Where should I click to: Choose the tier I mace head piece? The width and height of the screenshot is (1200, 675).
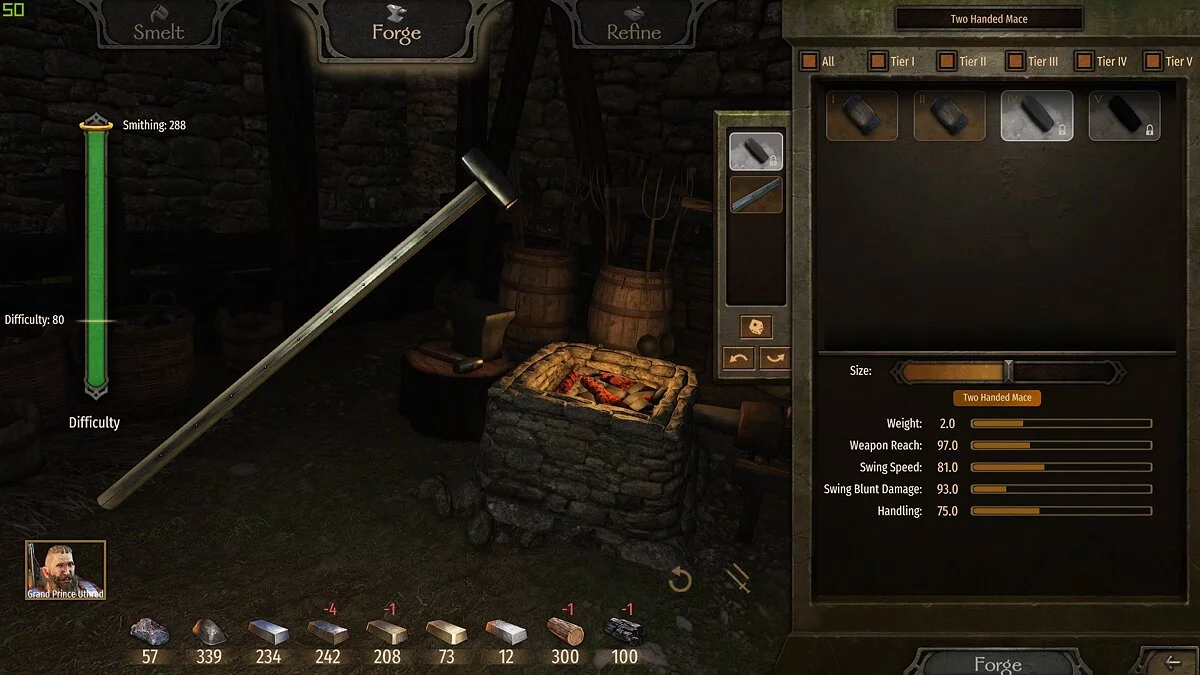pyautogui.click(x=862, y=115)
